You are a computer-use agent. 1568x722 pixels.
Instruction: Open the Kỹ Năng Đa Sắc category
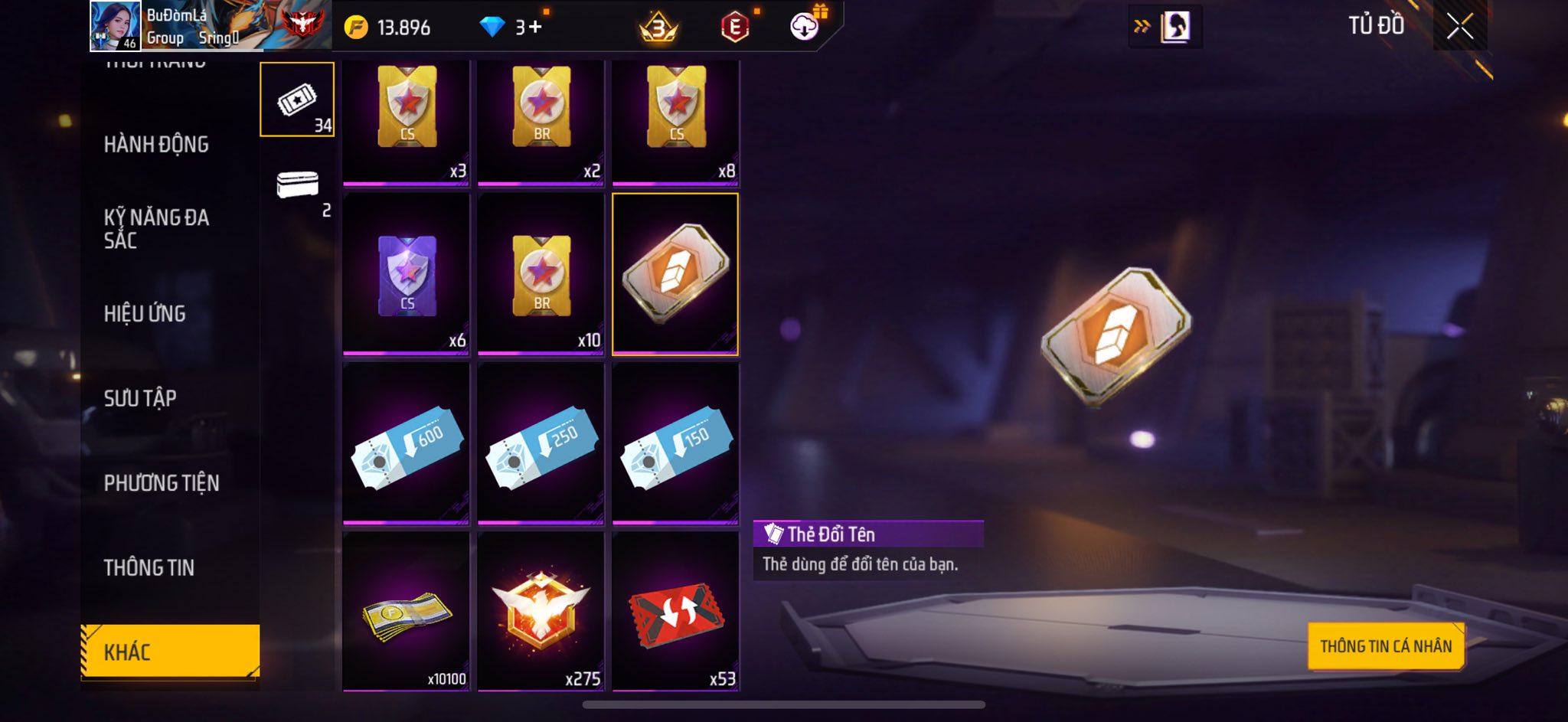[156, 228]
